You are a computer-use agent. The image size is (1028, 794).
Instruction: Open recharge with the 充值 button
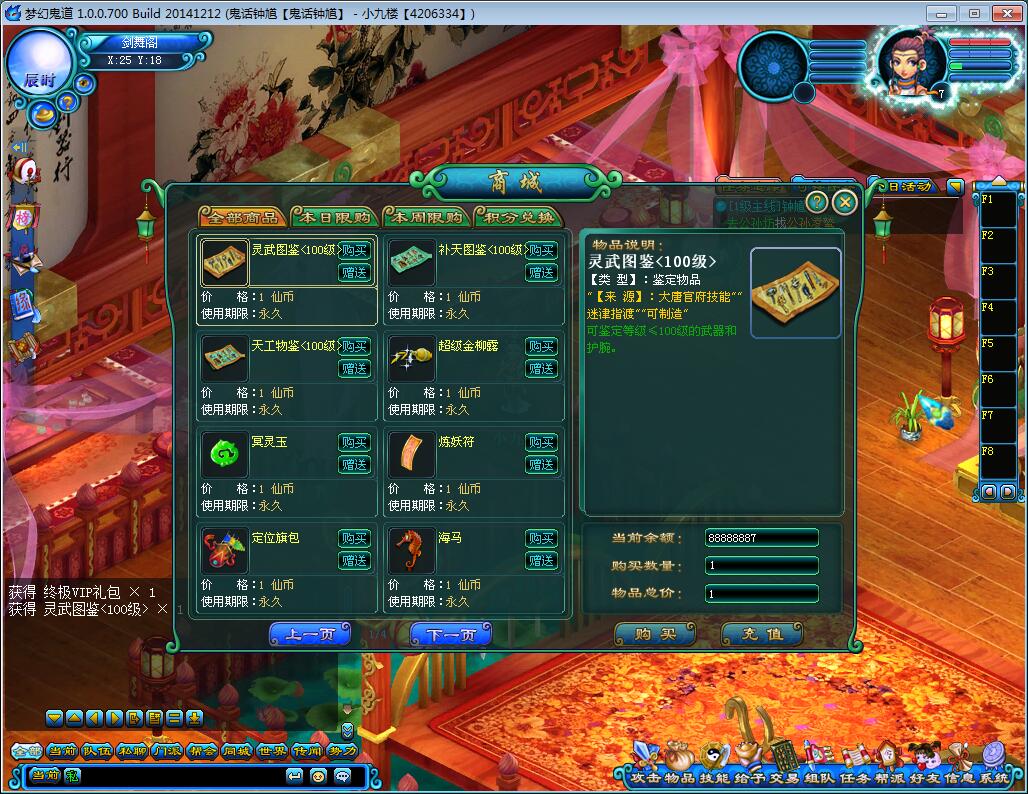pos(762,634)
